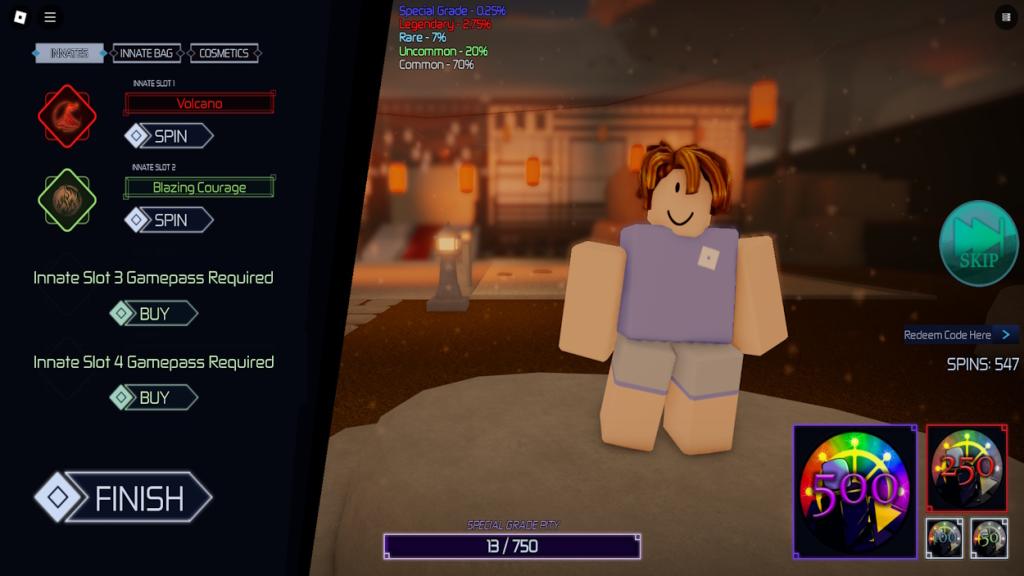Purchase the 500 spins pack

pyautogui.click(x=855, y=491)
